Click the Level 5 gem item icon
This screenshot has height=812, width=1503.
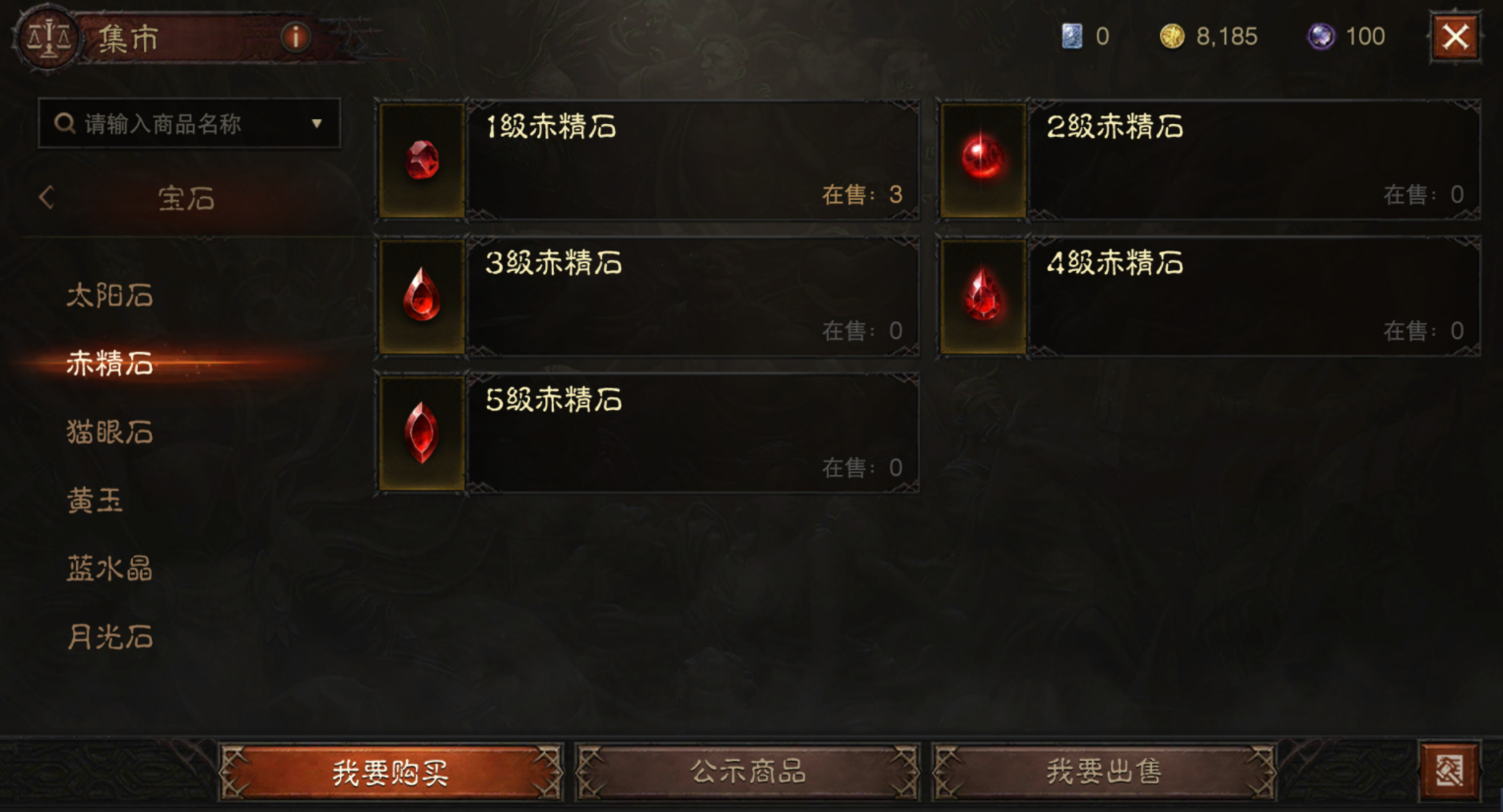coord(421,434)
